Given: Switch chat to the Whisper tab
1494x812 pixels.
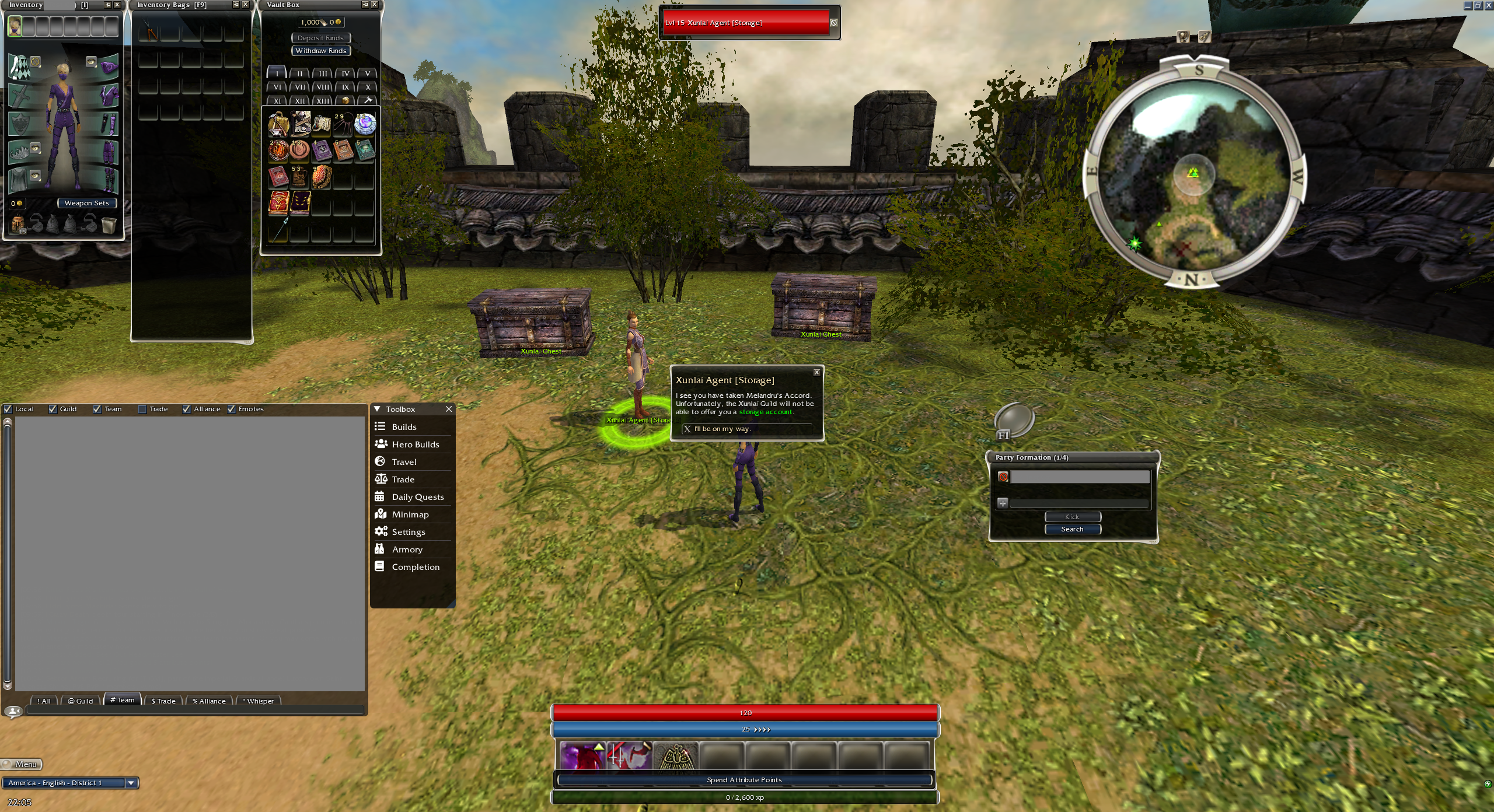Looking at the screenshot, I should tap(259, 701).
